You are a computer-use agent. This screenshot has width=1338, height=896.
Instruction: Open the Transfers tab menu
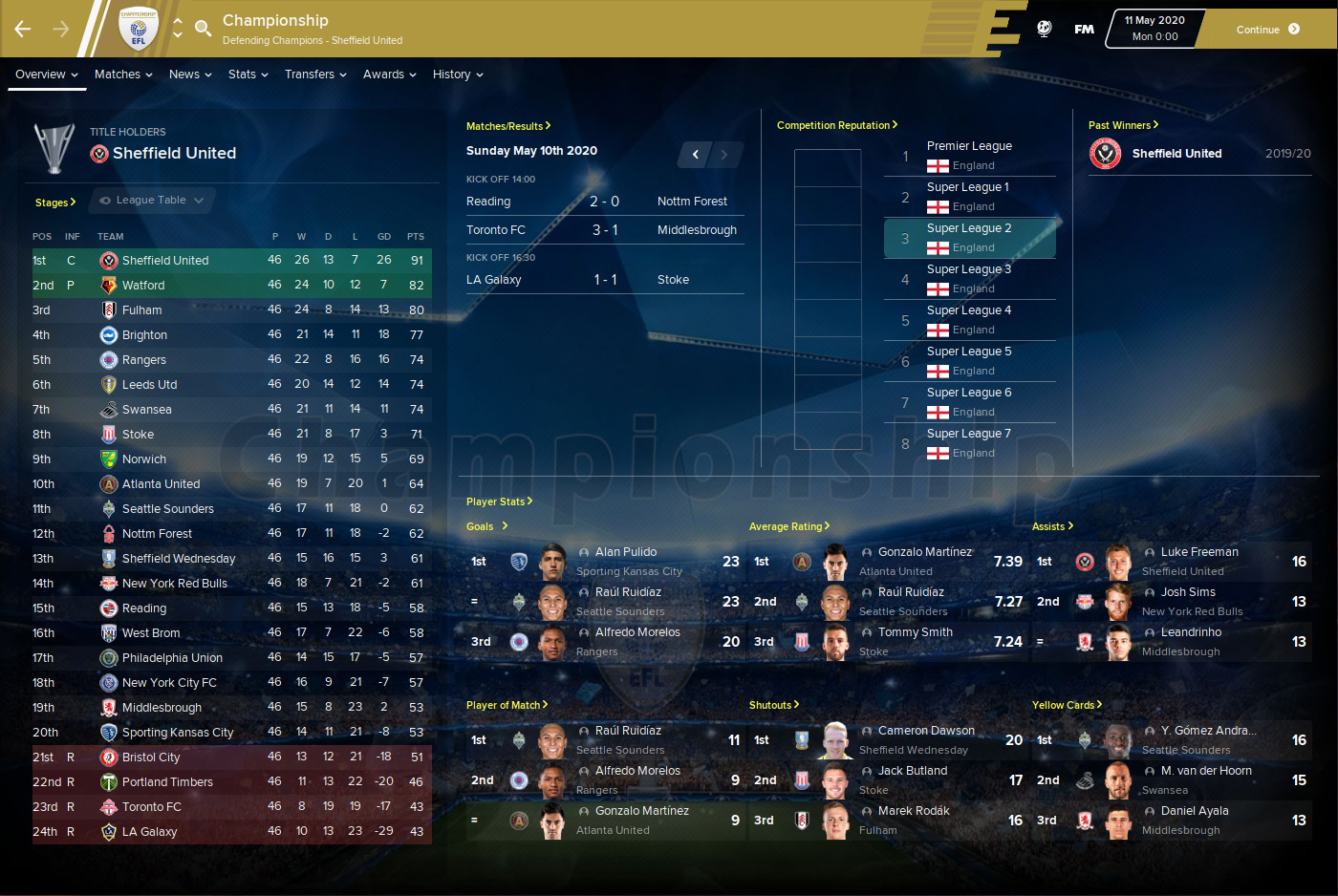[x=315, y=75]
